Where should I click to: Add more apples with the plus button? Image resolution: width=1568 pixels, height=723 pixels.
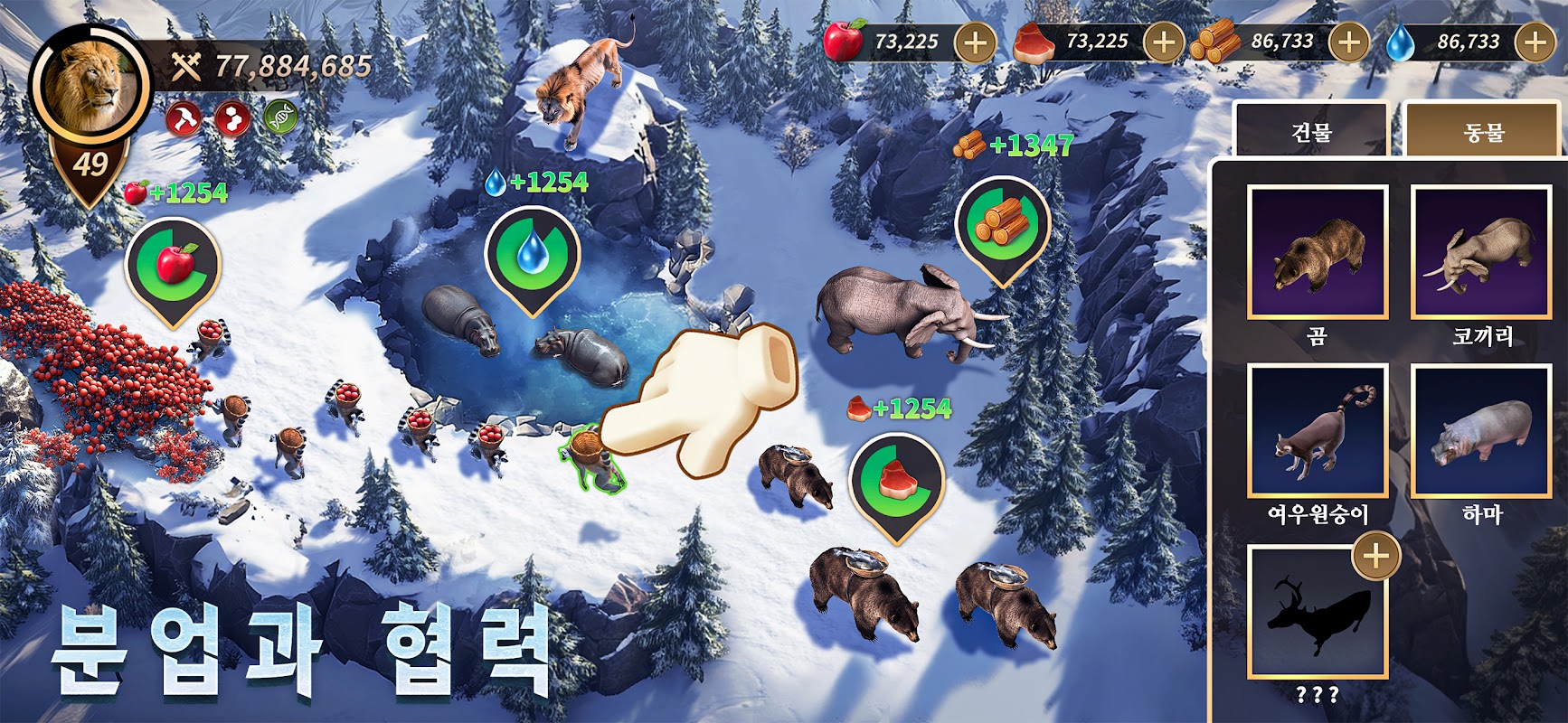976,42
